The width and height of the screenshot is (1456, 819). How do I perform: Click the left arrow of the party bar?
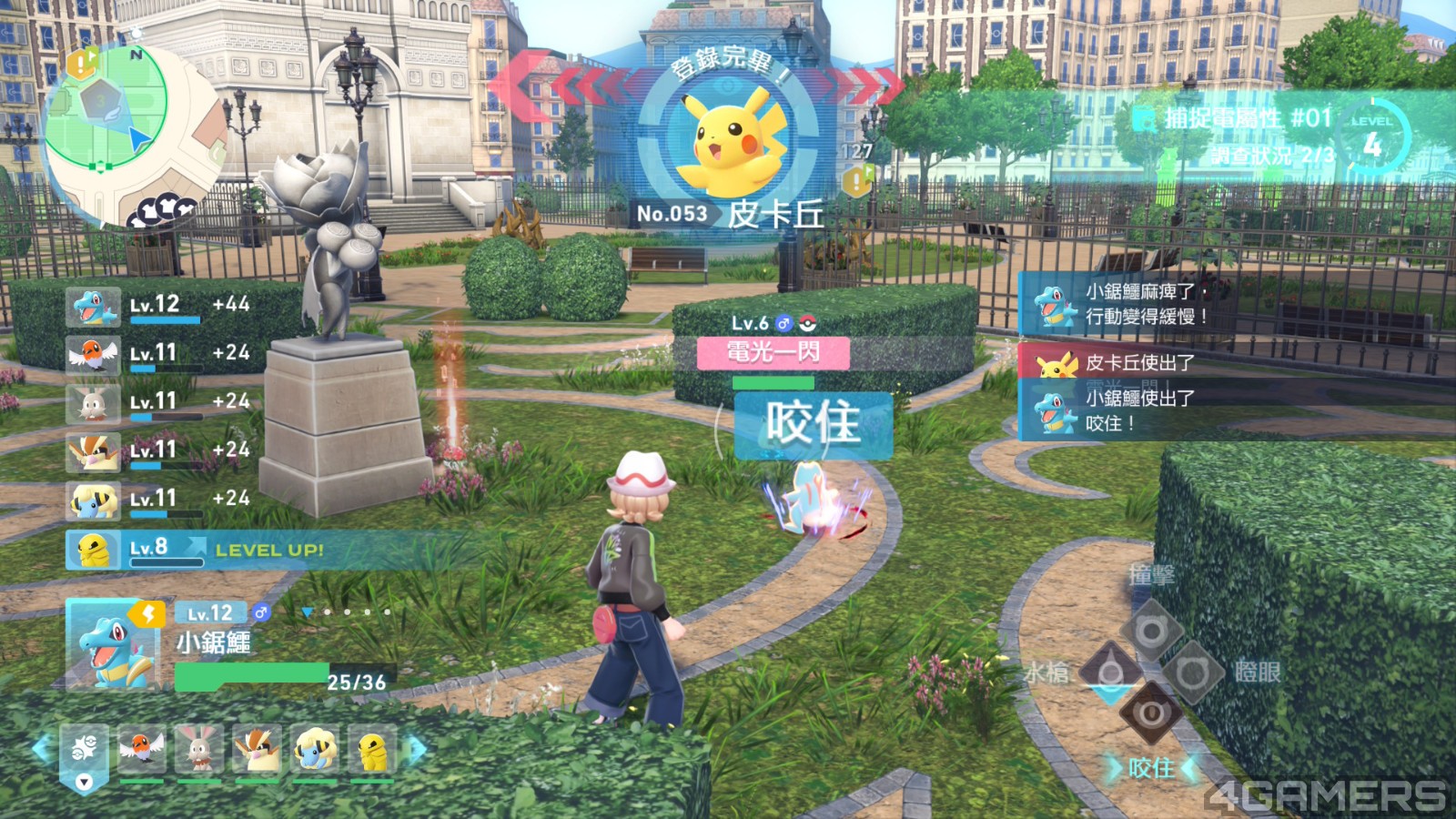click(x=41, y=749)
